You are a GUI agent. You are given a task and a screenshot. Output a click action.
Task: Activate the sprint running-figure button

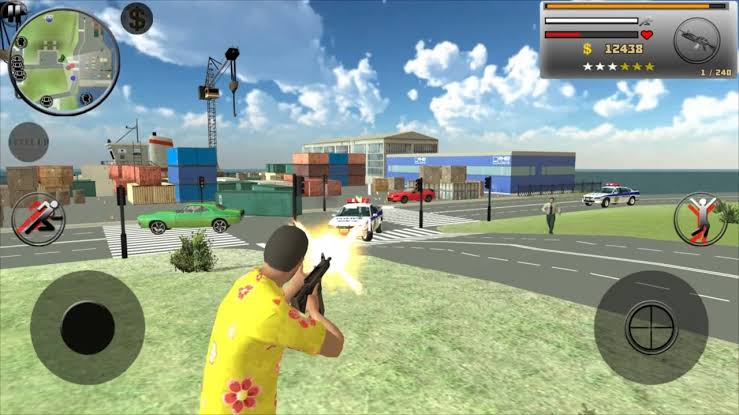coord(37,218)
